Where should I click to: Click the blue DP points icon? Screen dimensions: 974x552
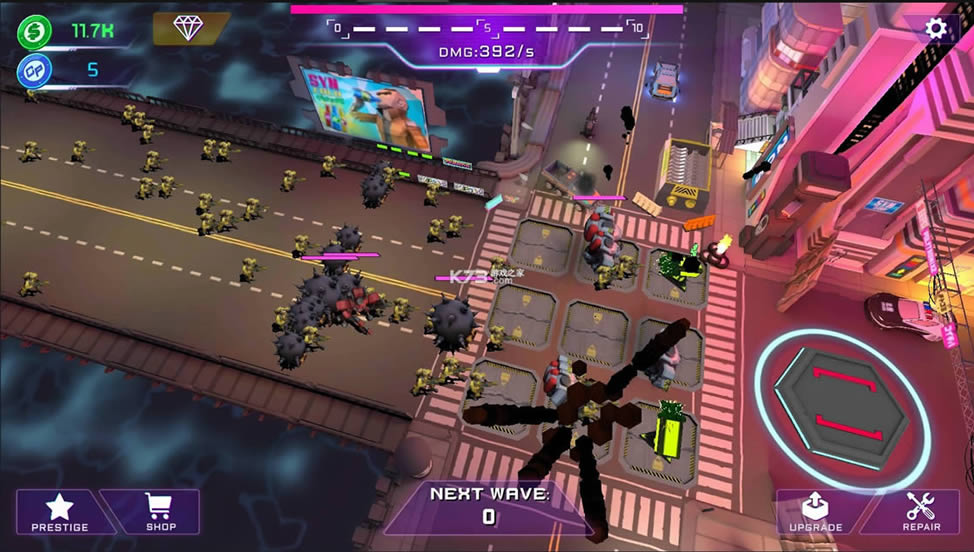(x=33, y=71)
